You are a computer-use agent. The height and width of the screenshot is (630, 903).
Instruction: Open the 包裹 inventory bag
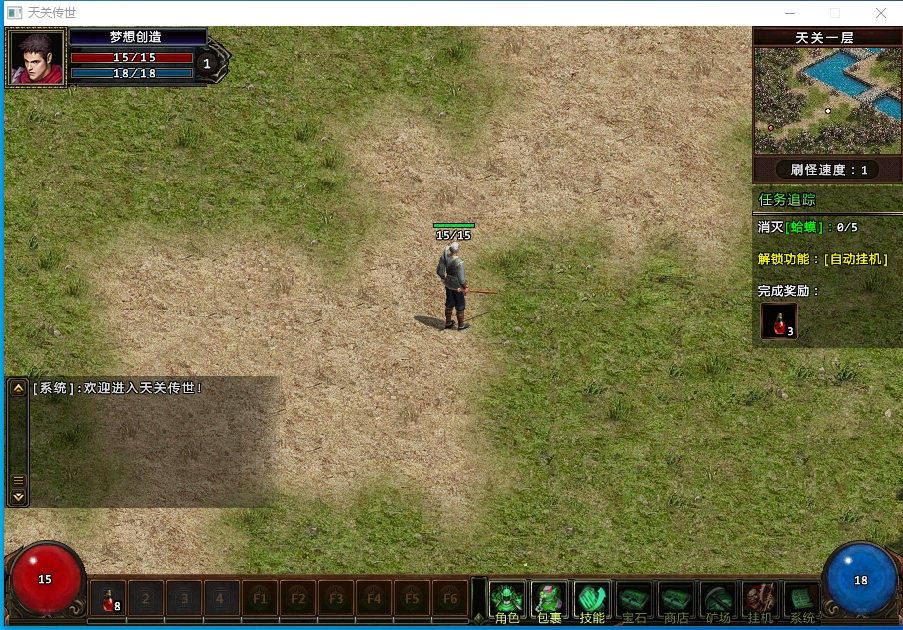click(549, 600)
